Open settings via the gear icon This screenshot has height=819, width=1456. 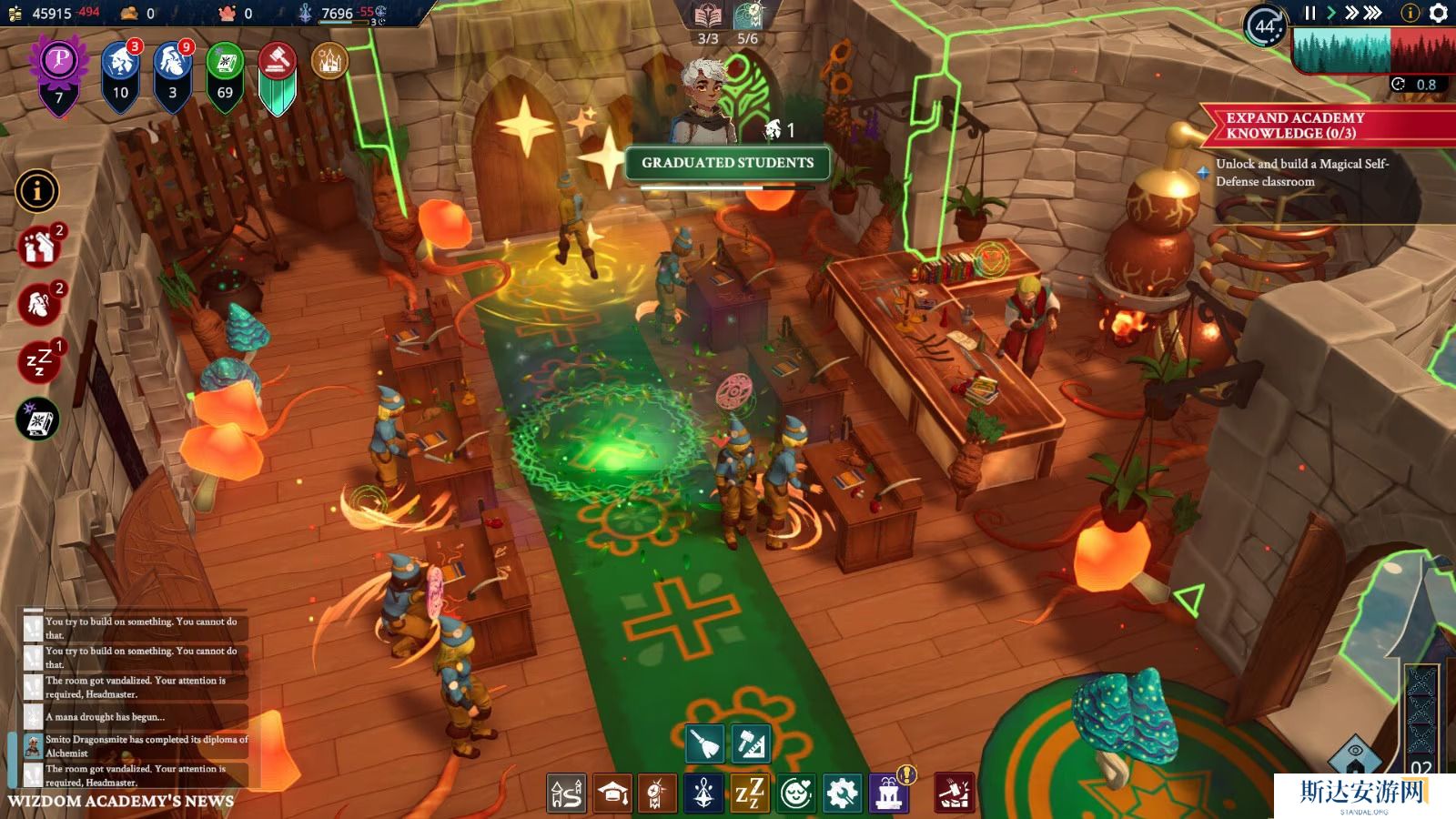1439,13
